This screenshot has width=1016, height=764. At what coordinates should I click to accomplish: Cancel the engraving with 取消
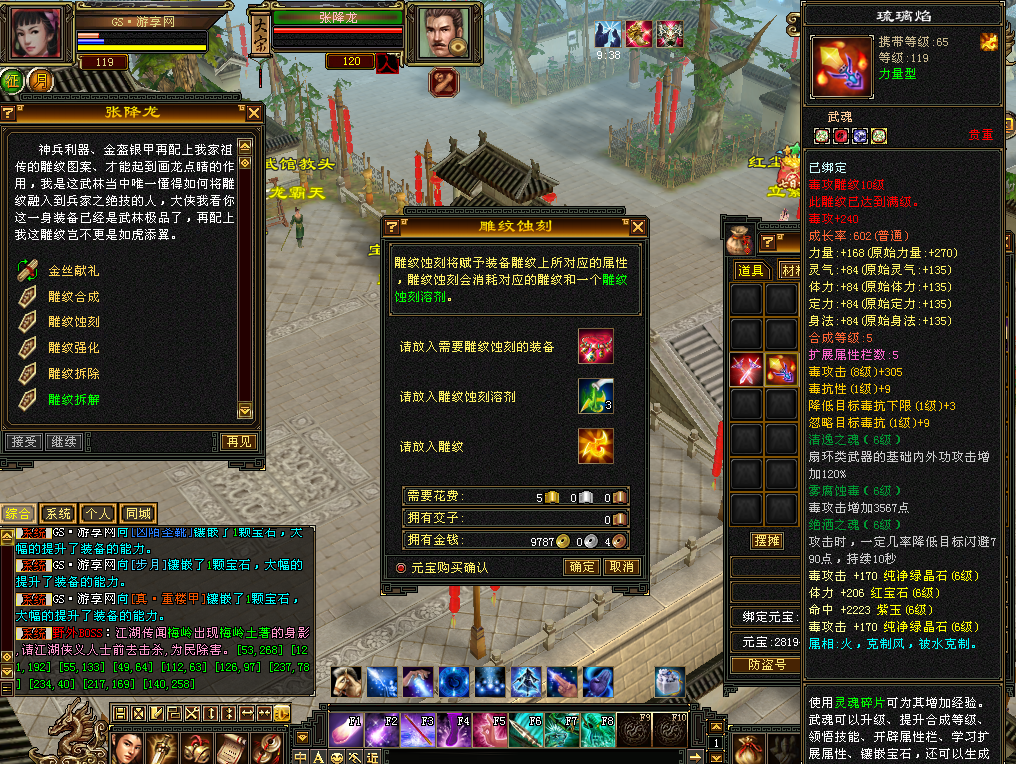621,567
